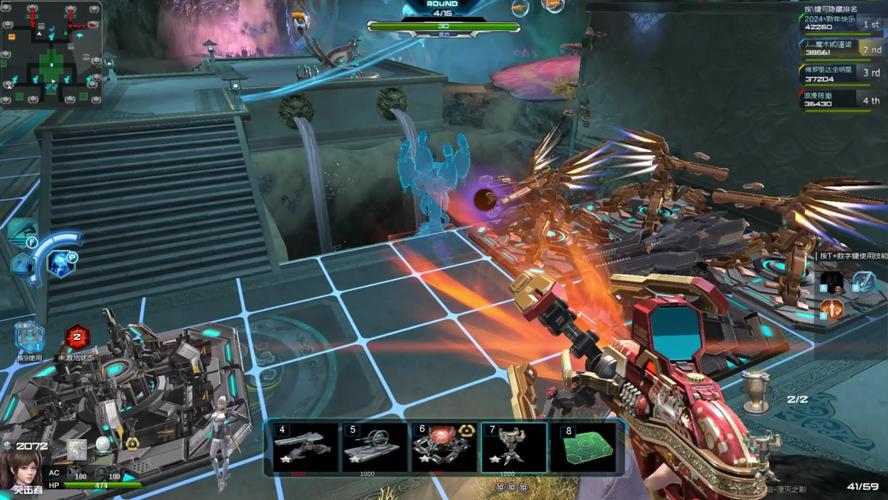Select the slot 4 cannon turret
This screenshot has height=500, width=888.
click(x=306, y=447)
